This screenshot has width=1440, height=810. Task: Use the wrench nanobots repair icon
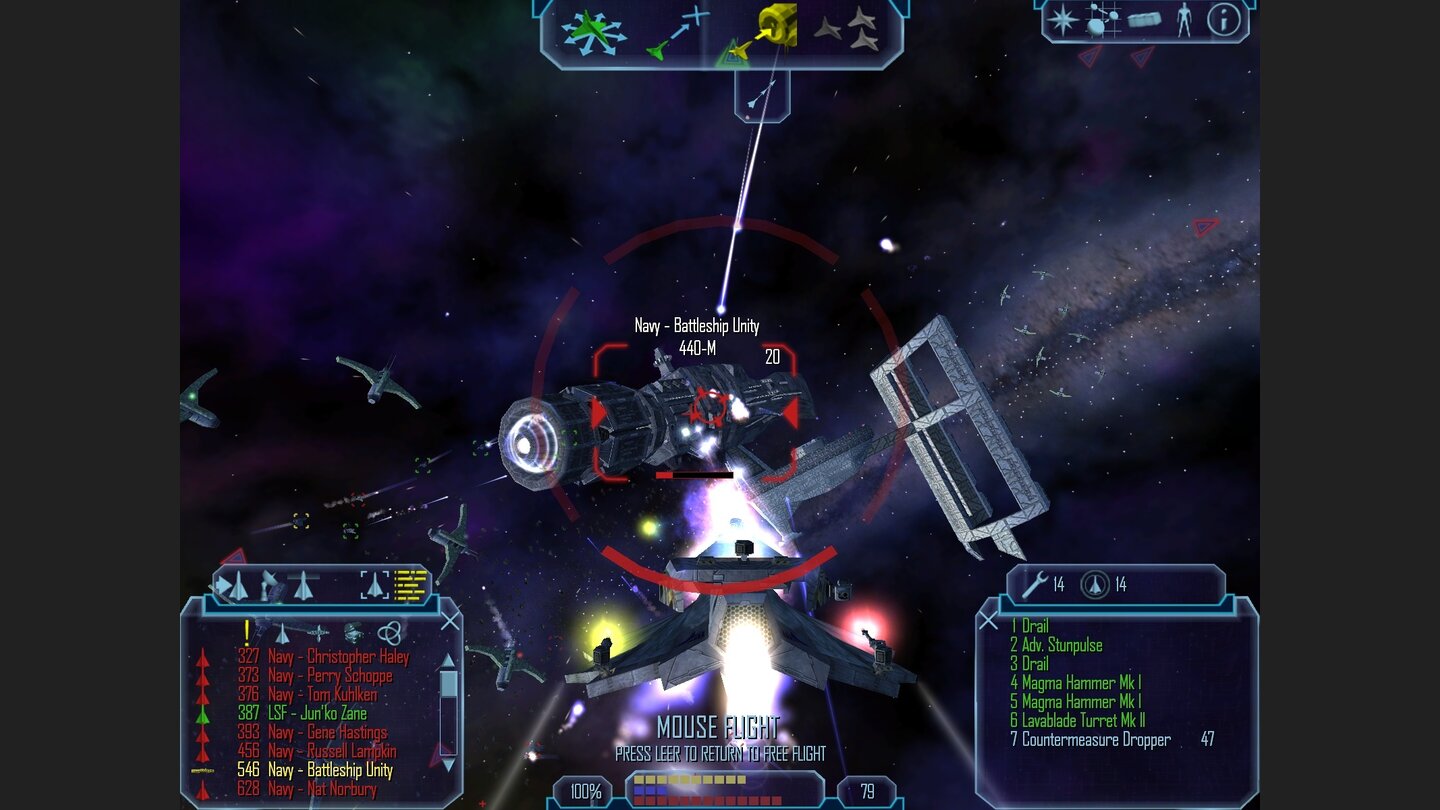1034,584
